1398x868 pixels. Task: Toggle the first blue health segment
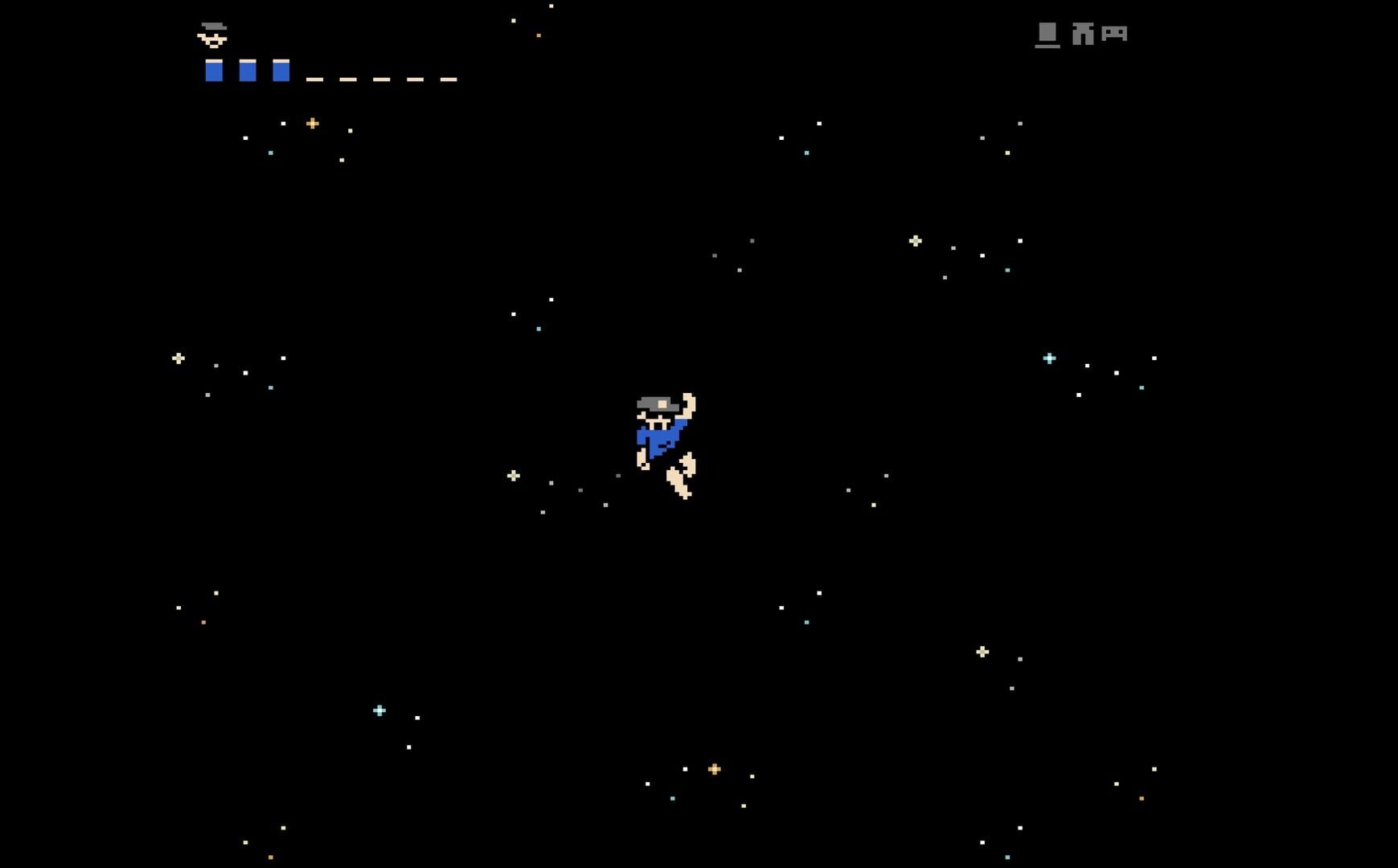pyautogui.click(x=214, y=72)
